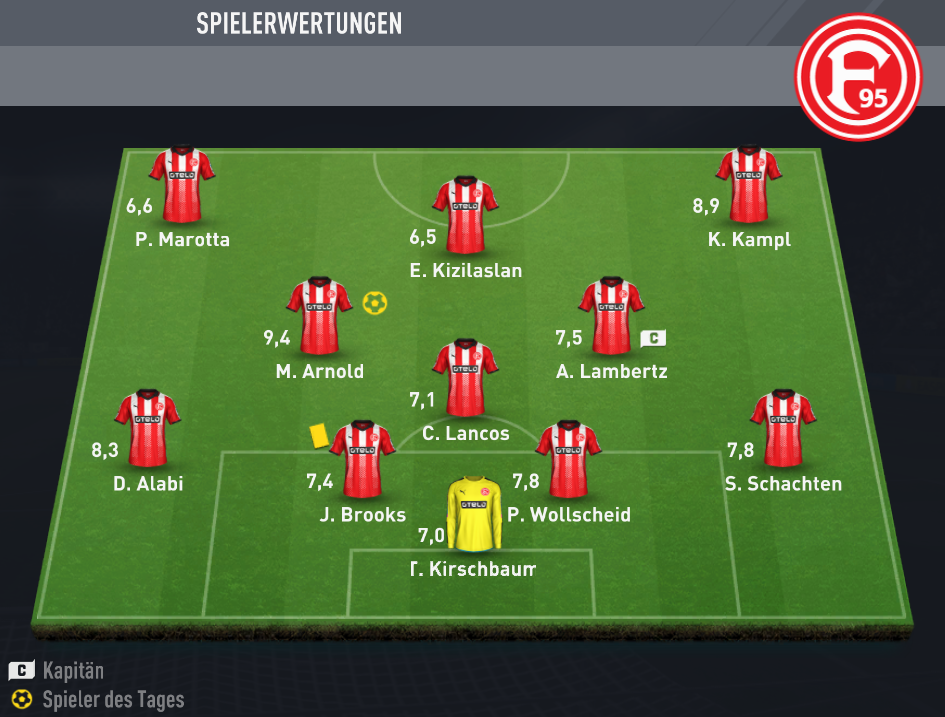The width and height of the screenshot is (945, 717).
Task: Select goalkeeper Kirschbaum's yellow shirt
Action: tap(474, 513)
